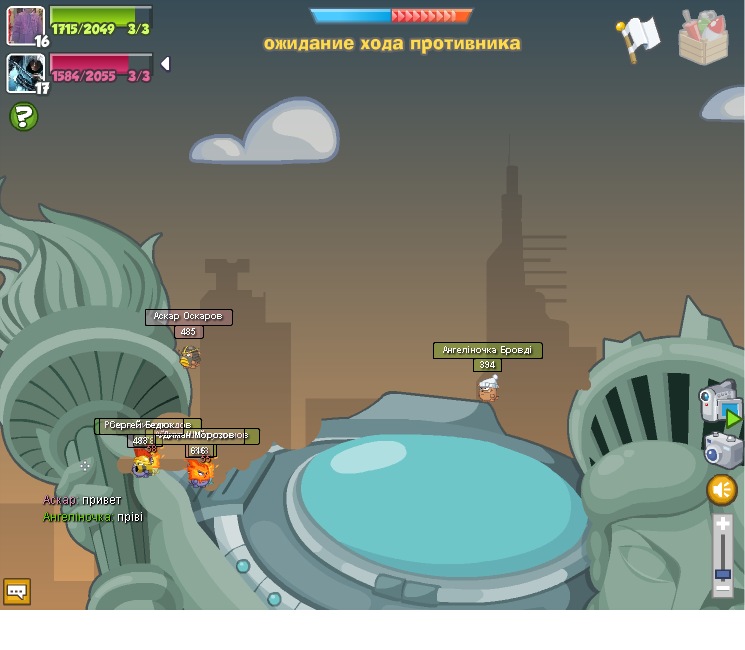Toggle the orange speaker sound button
The height and width of the screenshot is (650, 745).
(722, 490)
